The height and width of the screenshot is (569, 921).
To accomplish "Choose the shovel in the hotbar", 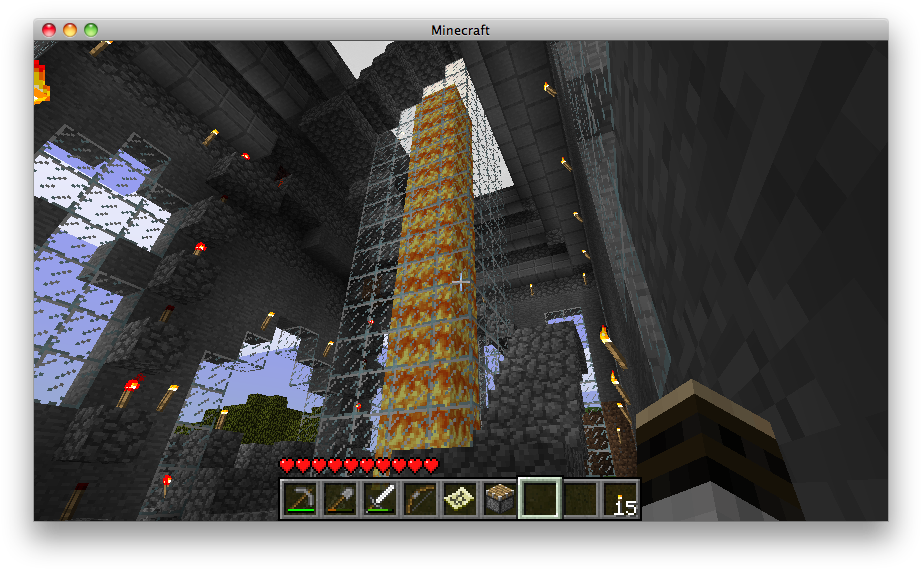I will coord(339,498).
